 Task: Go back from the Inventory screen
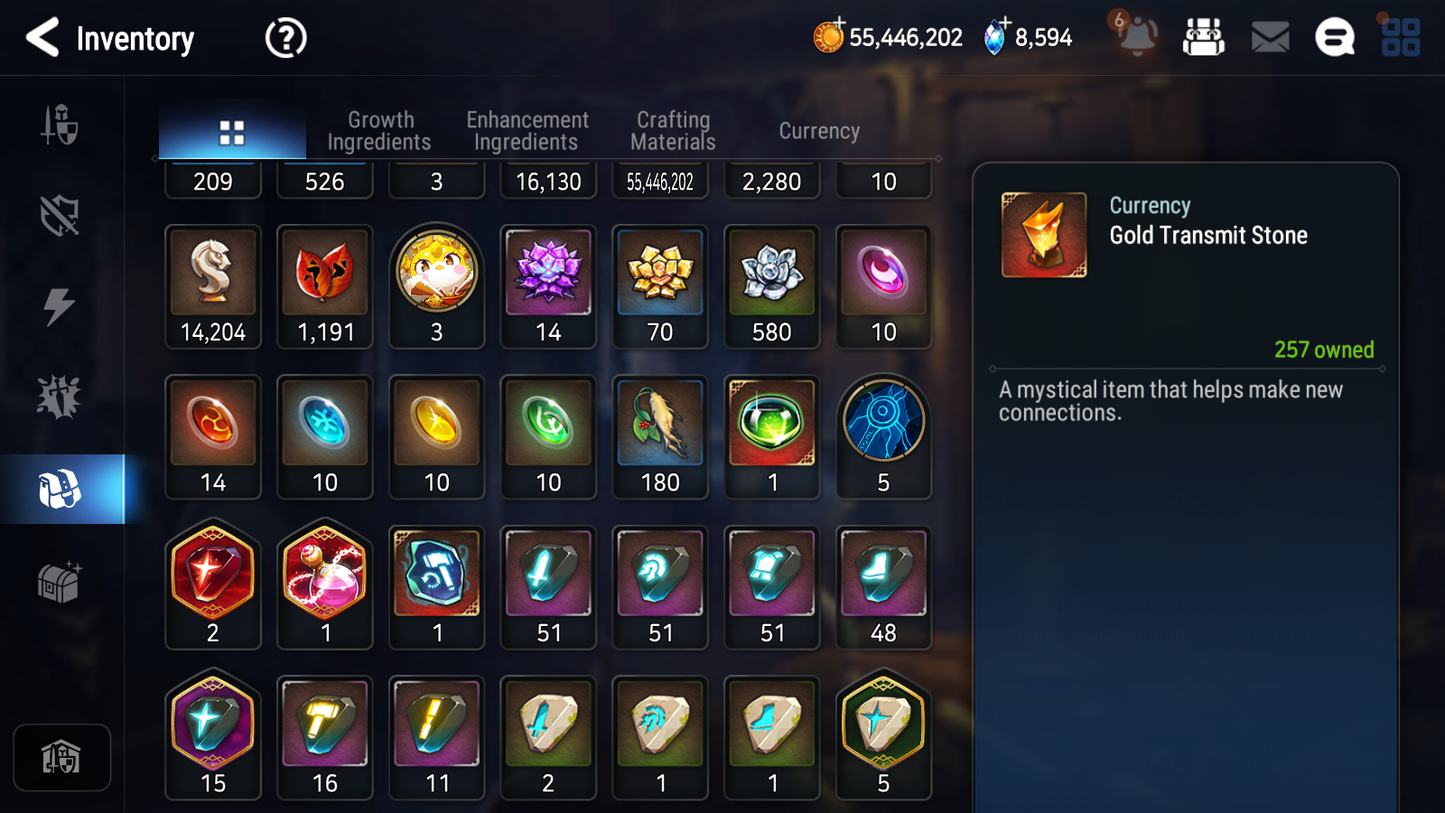(x=42, y=38)
